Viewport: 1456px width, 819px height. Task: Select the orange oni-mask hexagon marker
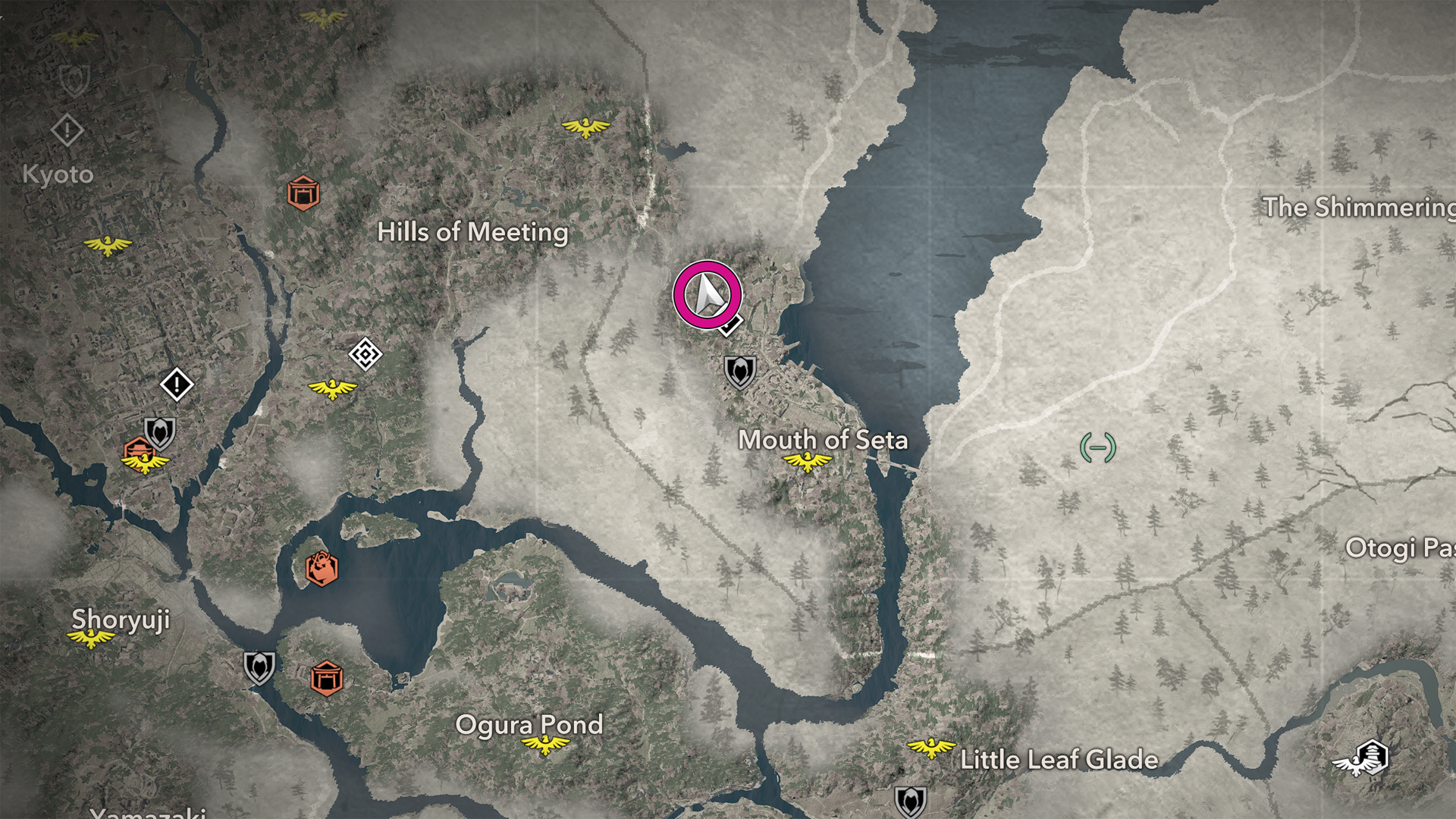[321, 568]
